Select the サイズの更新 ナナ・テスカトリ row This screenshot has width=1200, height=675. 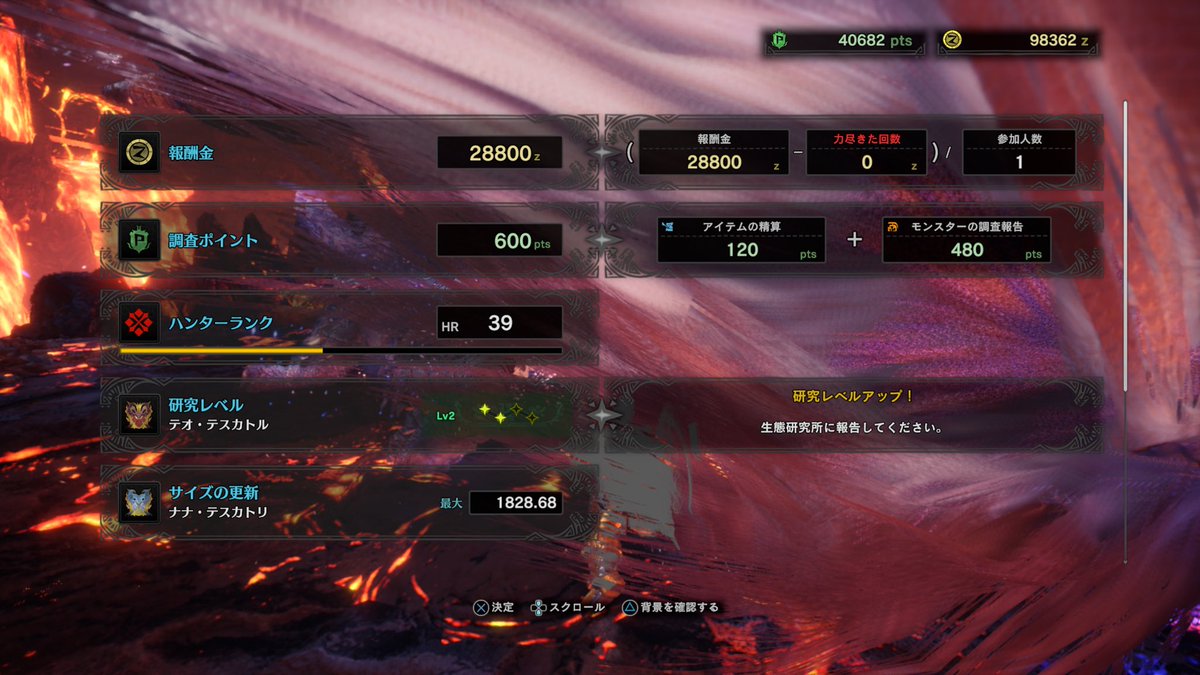click(349, 502)
